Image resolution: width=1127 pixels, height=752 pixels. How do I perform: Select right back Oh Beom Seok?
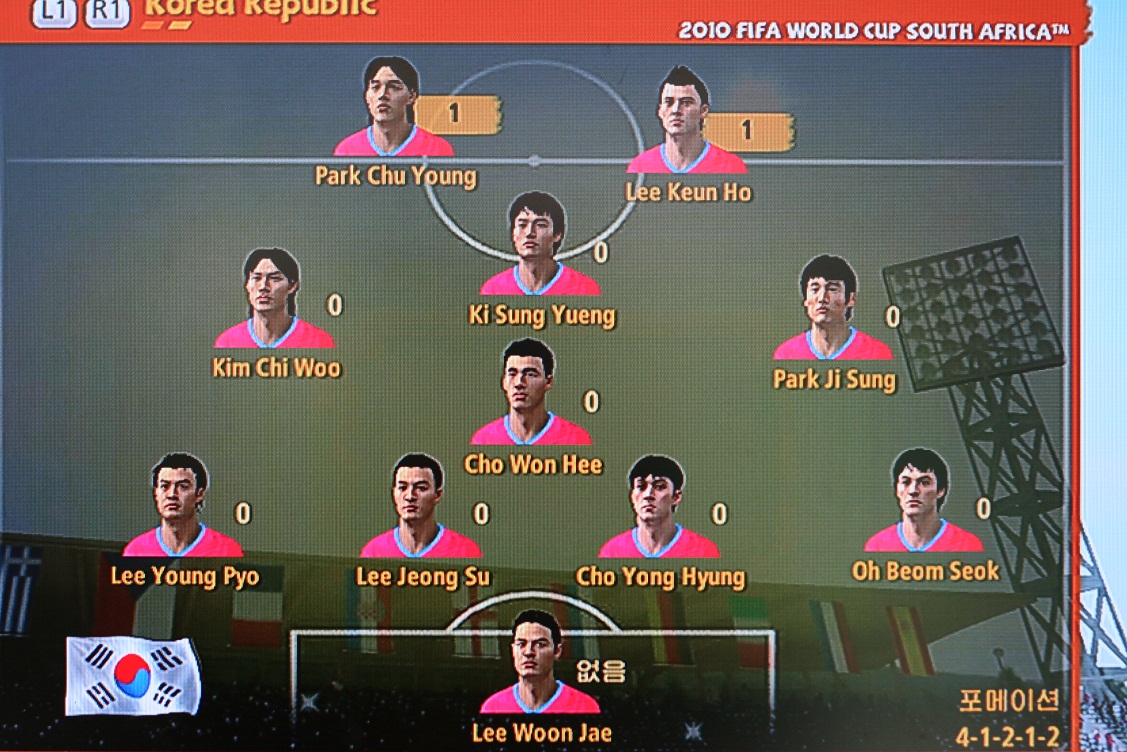coord(922,501)
